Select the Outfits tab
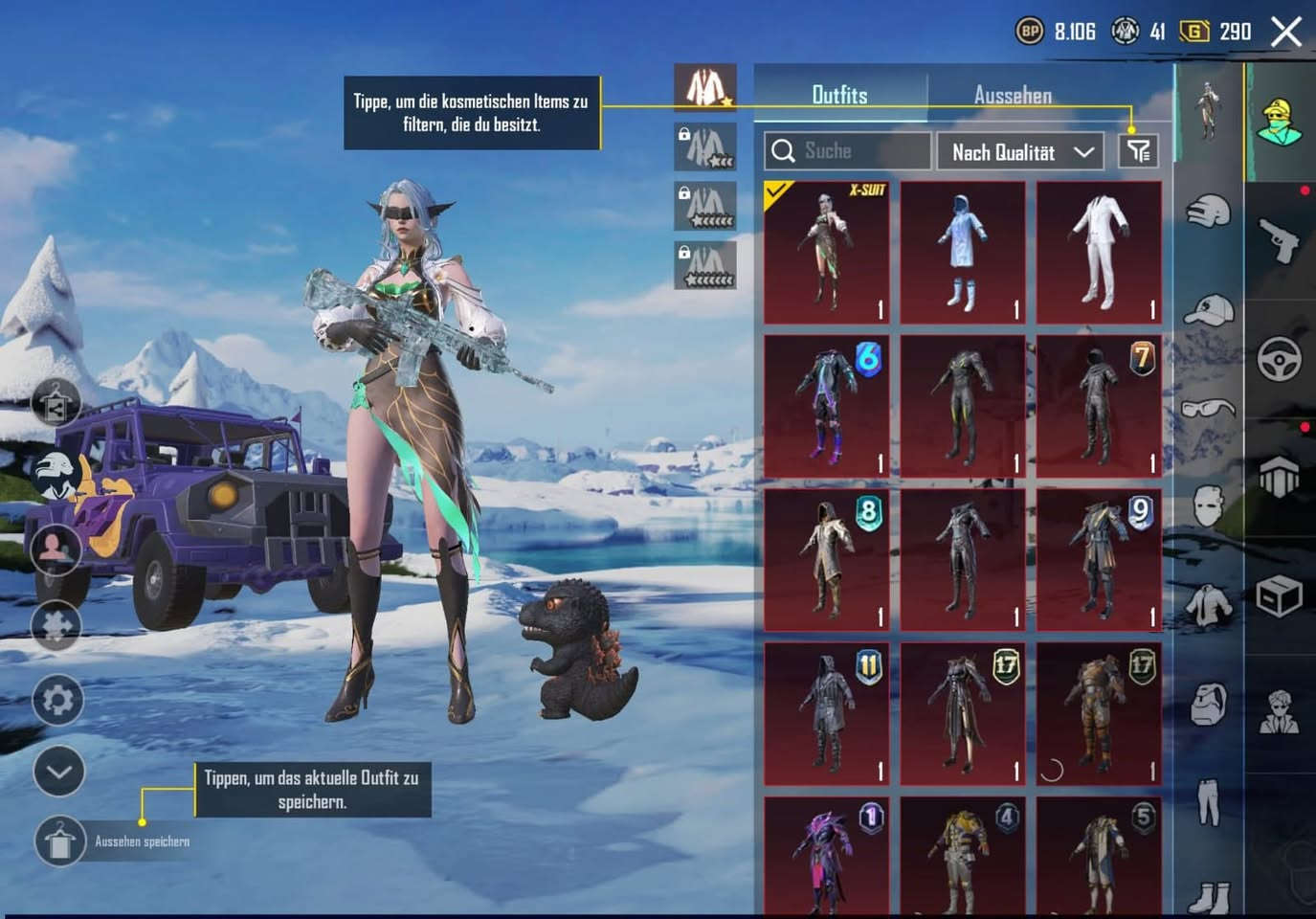 click(x=839, y=95)
